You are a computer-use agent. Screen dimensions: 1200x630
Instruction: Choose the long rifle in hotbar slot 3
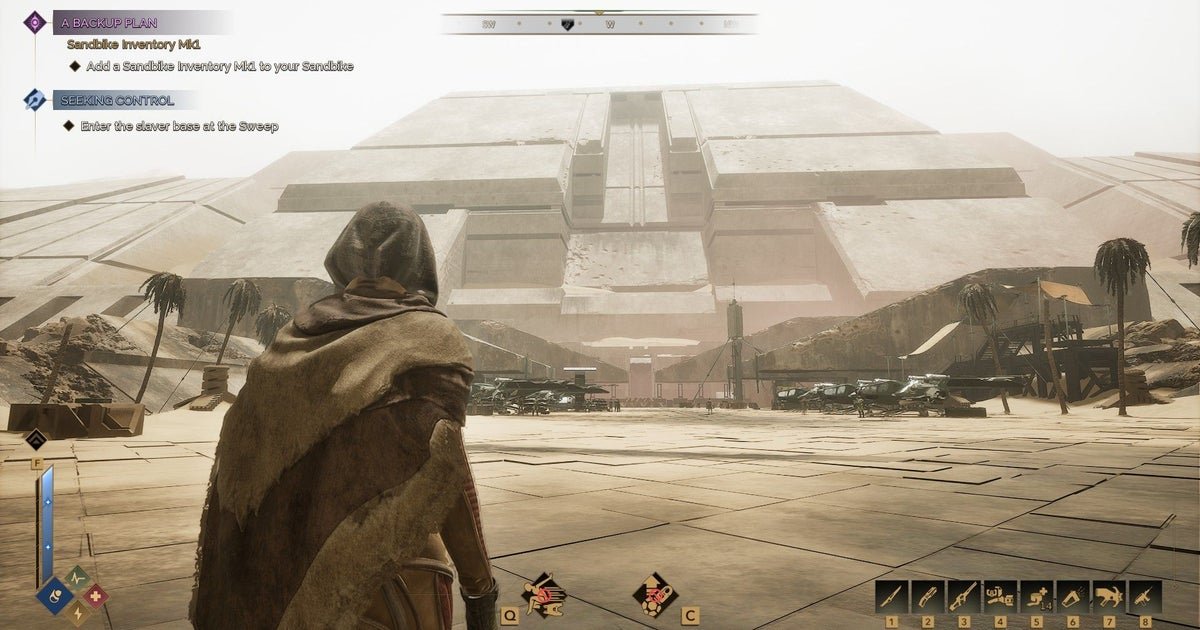click(x=964, y=596)
